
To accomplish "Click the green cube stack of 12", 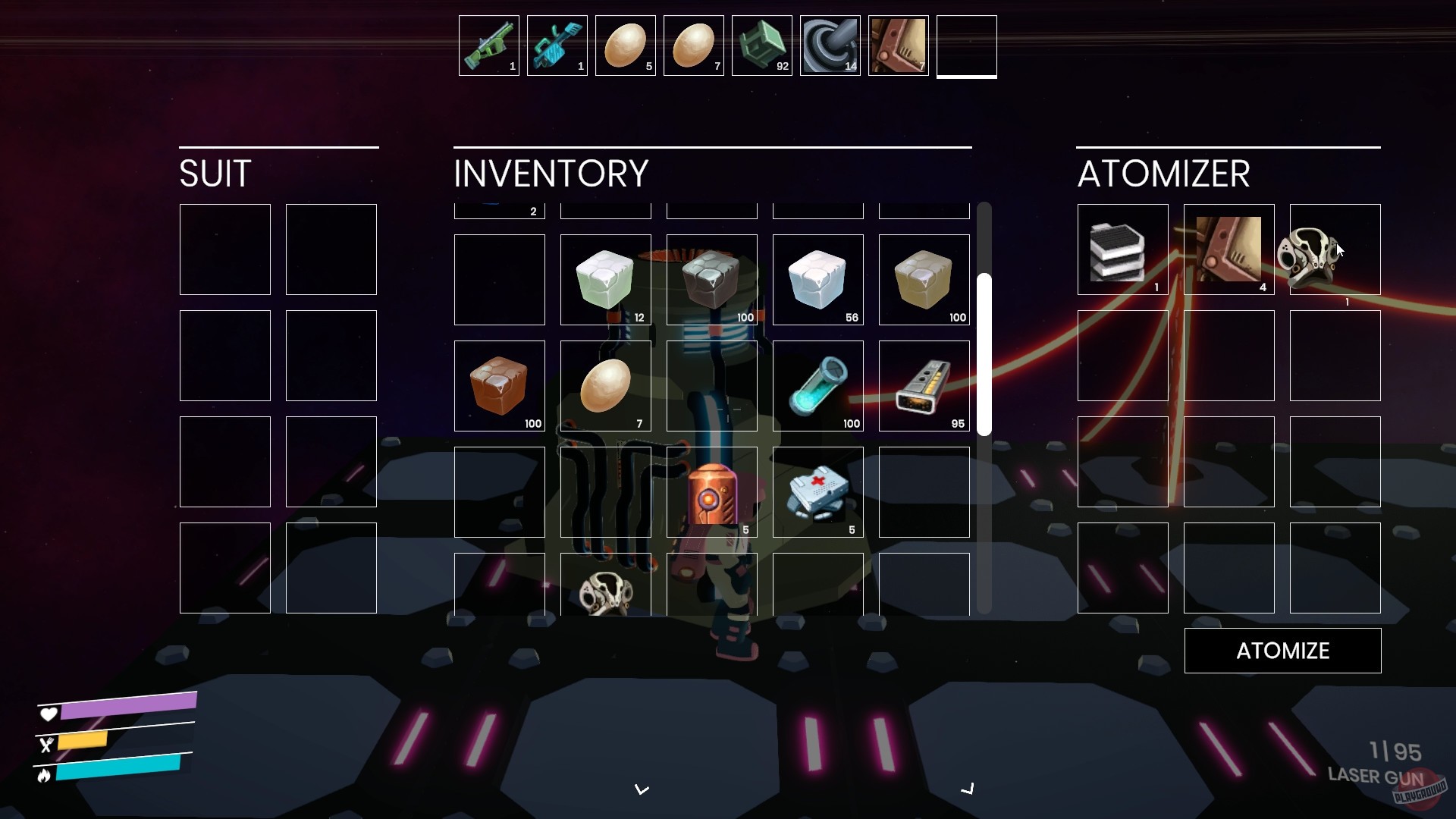I will (x=605, y=280).
